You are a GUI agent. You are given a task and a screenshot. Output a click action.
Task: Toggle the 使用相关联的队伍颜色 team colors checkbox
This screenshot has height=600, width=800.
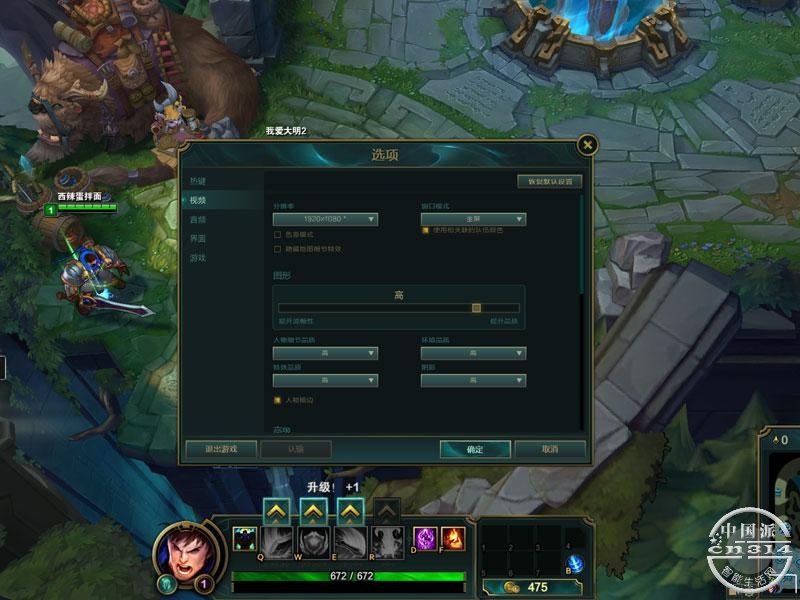click(x=425, y=230)
